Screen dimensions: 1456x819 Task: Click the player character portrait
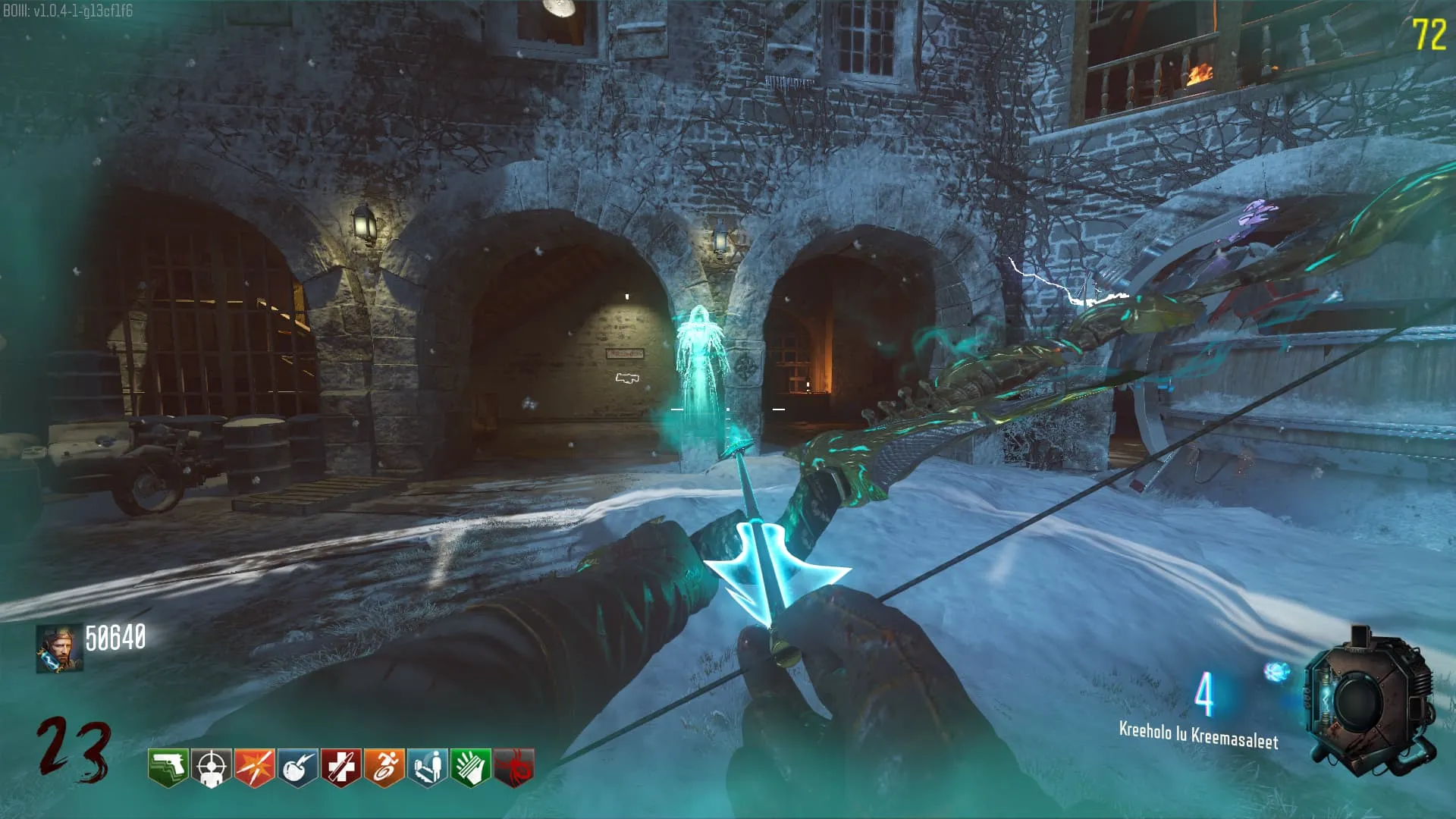59,649
